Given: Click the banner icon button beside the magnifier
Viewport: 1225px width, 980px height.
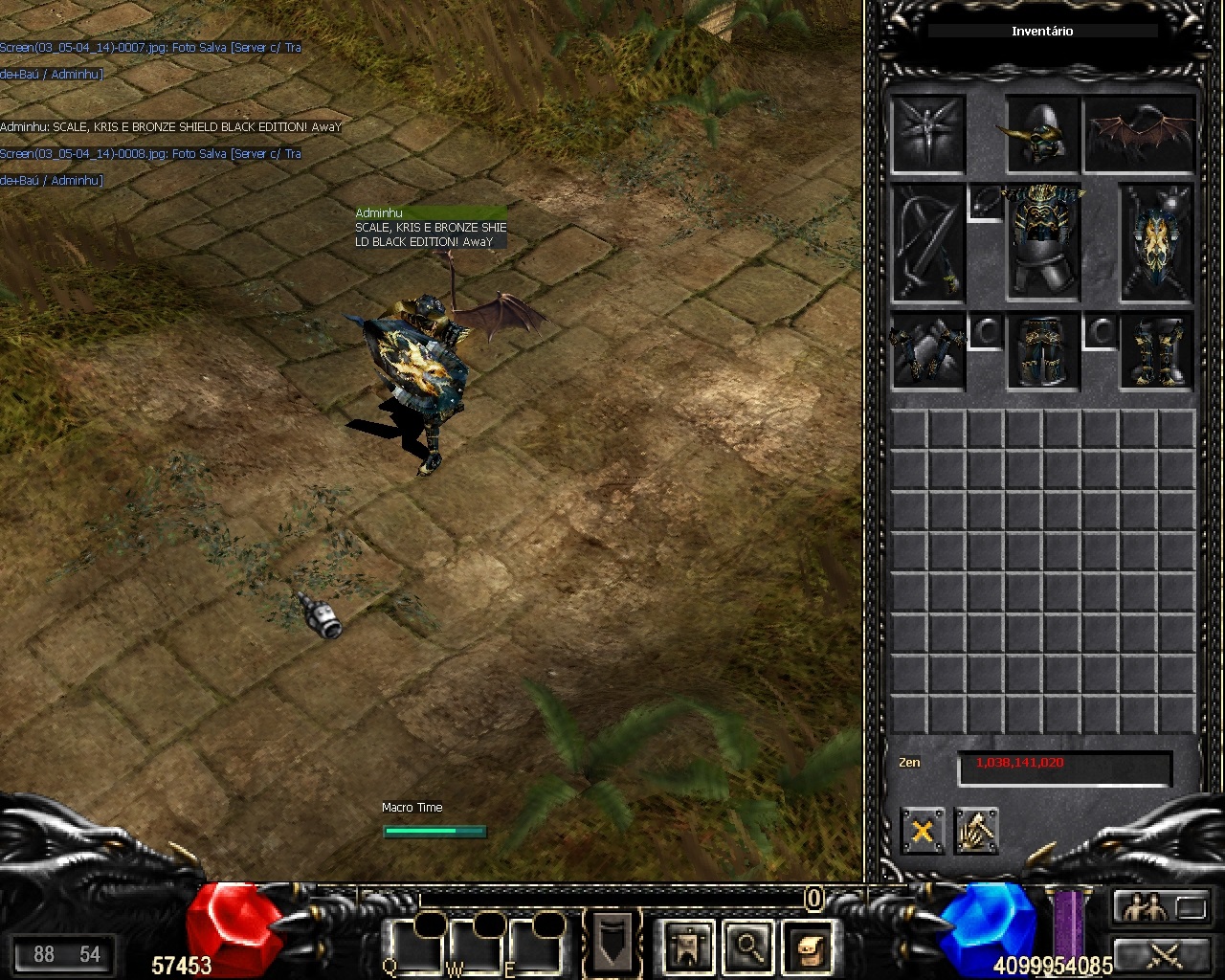Looking at the screenshot, I should click(x=688, y=947).
